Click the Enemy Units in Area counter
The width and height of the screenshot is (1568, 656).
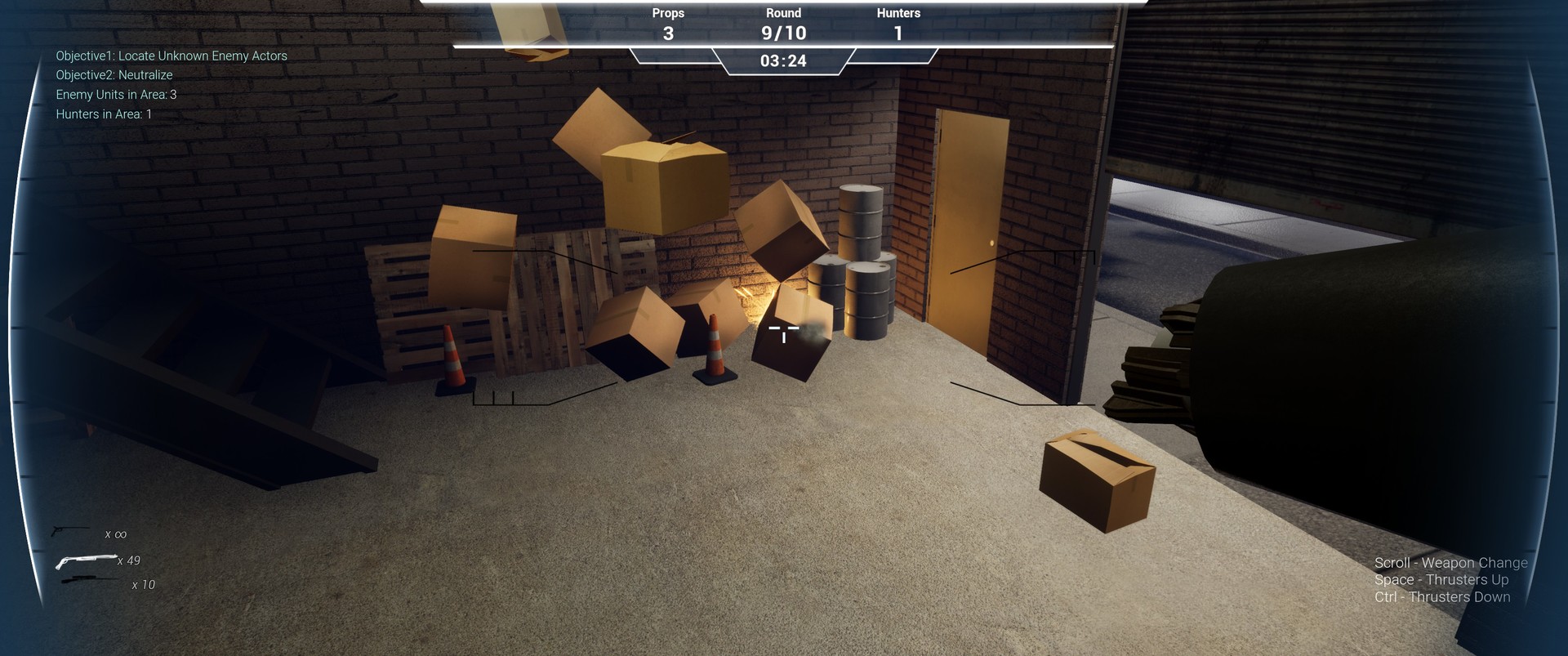pos(115,94)
